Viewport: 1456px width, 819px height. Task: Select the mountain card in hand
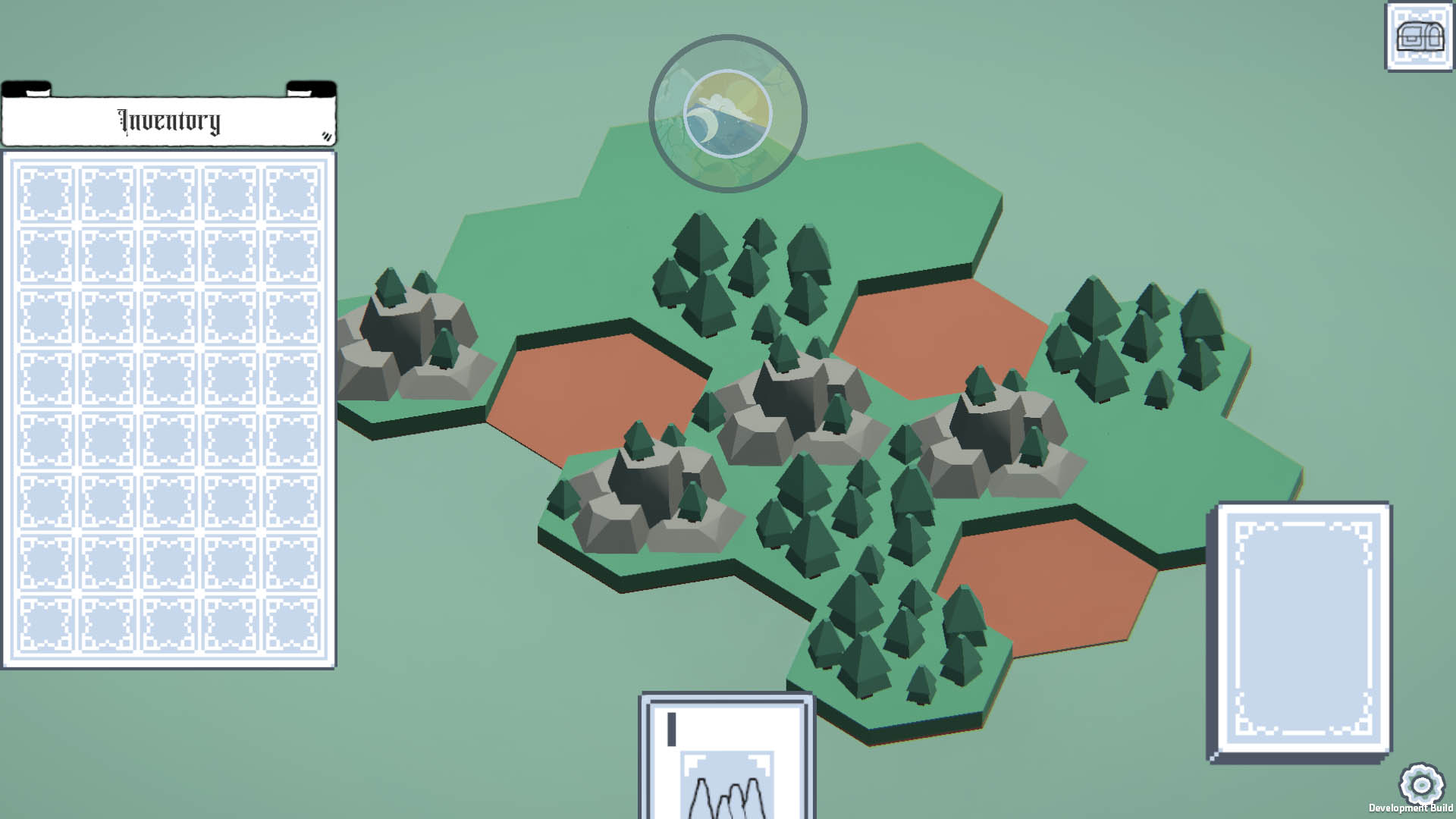(727, 758)
